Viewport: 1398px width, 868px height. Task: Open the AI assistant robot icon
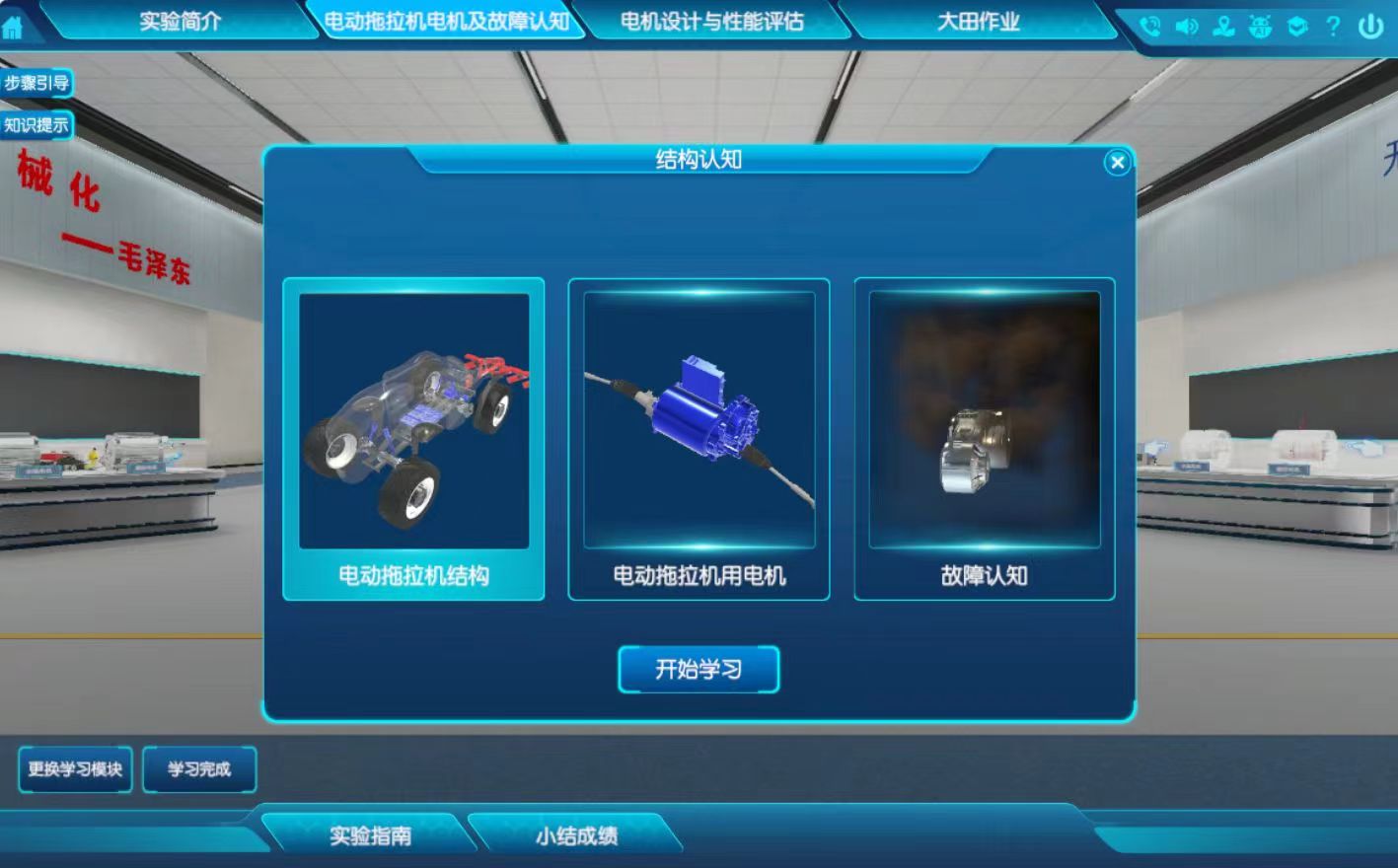tap(1260, 28)
